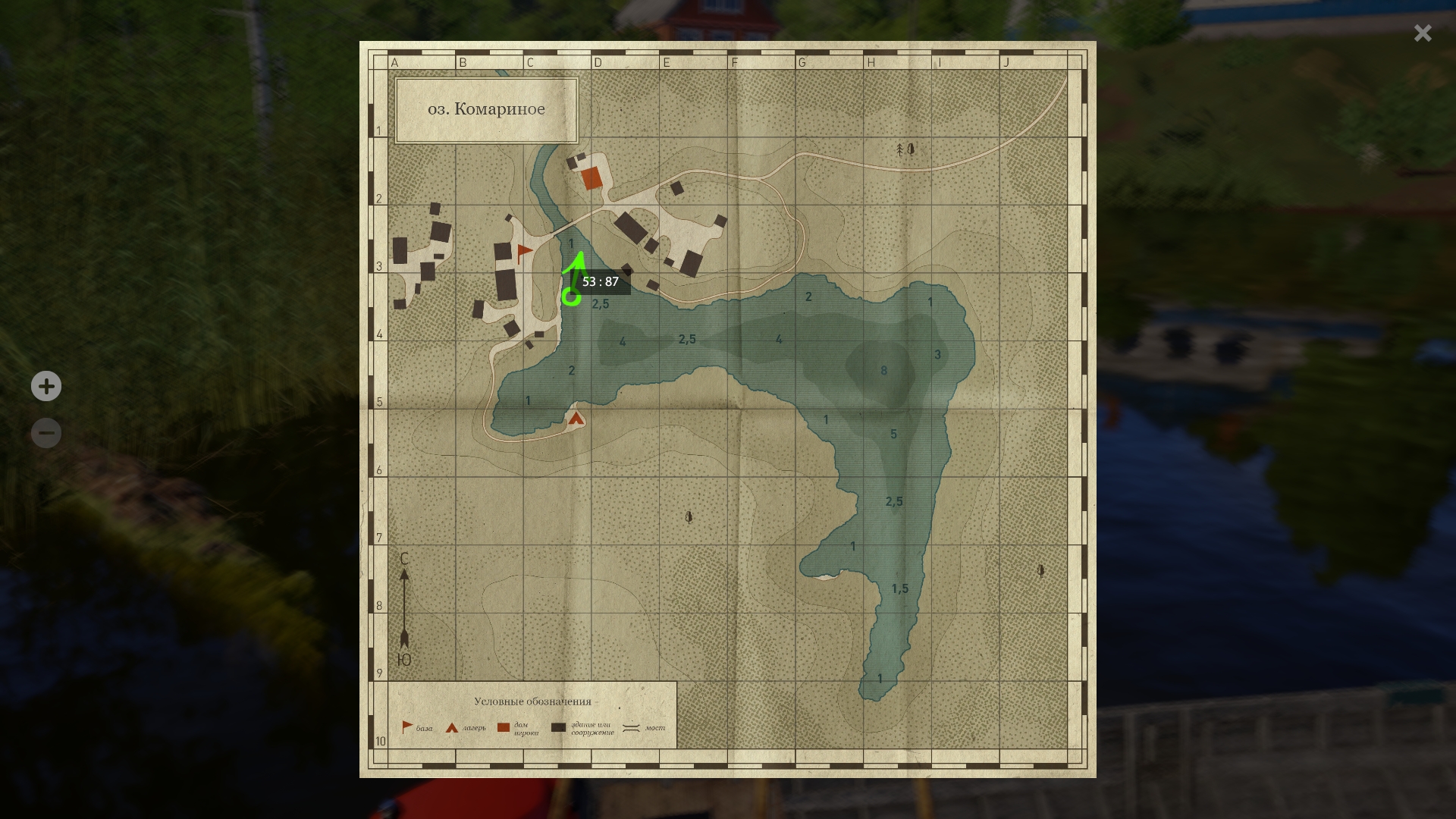Click the green player position circle
Viewport: 1456px width, 819px height.
(x=571, y=297)
